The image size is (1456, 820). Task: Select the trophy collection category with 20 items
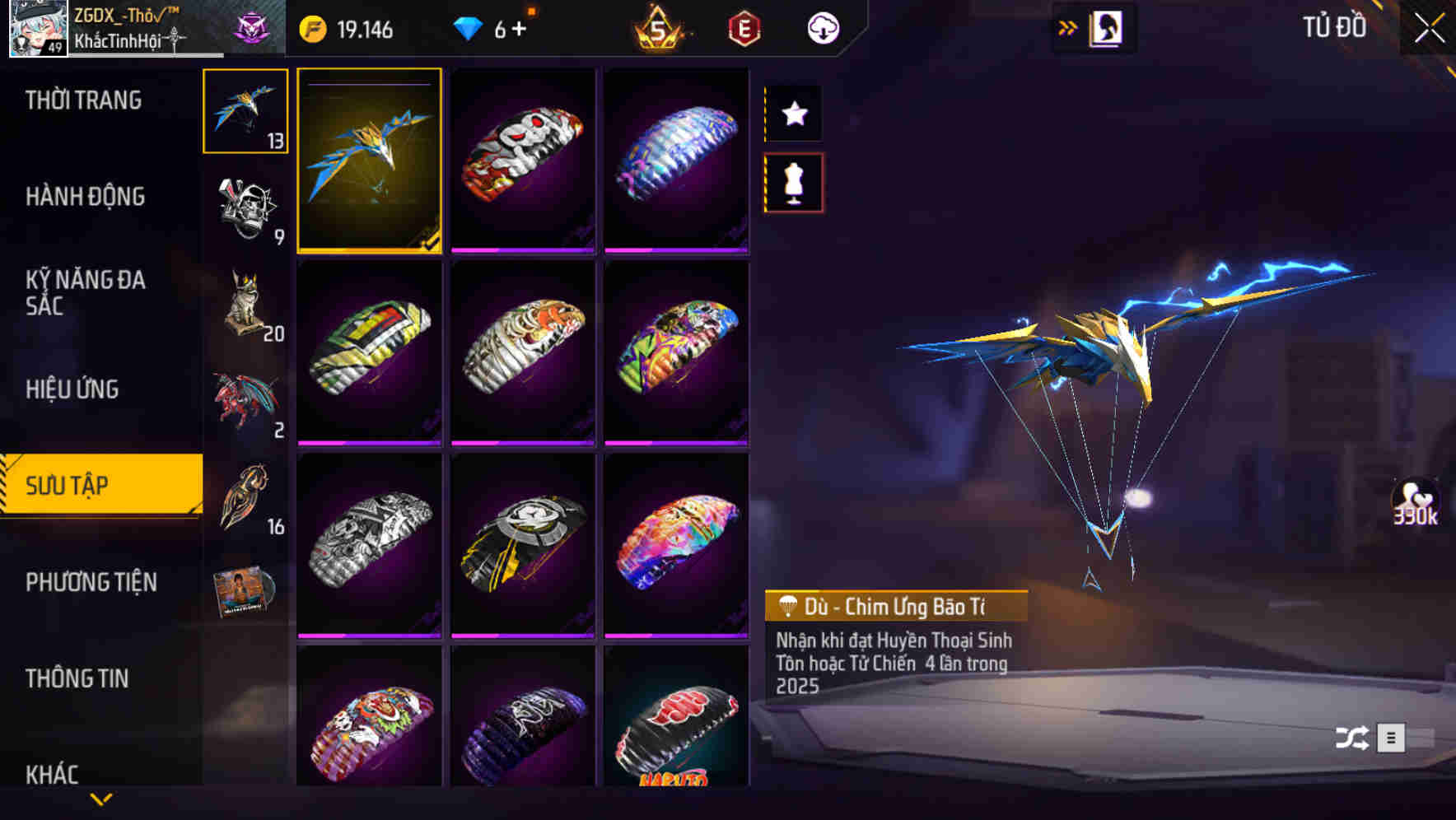click(x=245, y=301)
